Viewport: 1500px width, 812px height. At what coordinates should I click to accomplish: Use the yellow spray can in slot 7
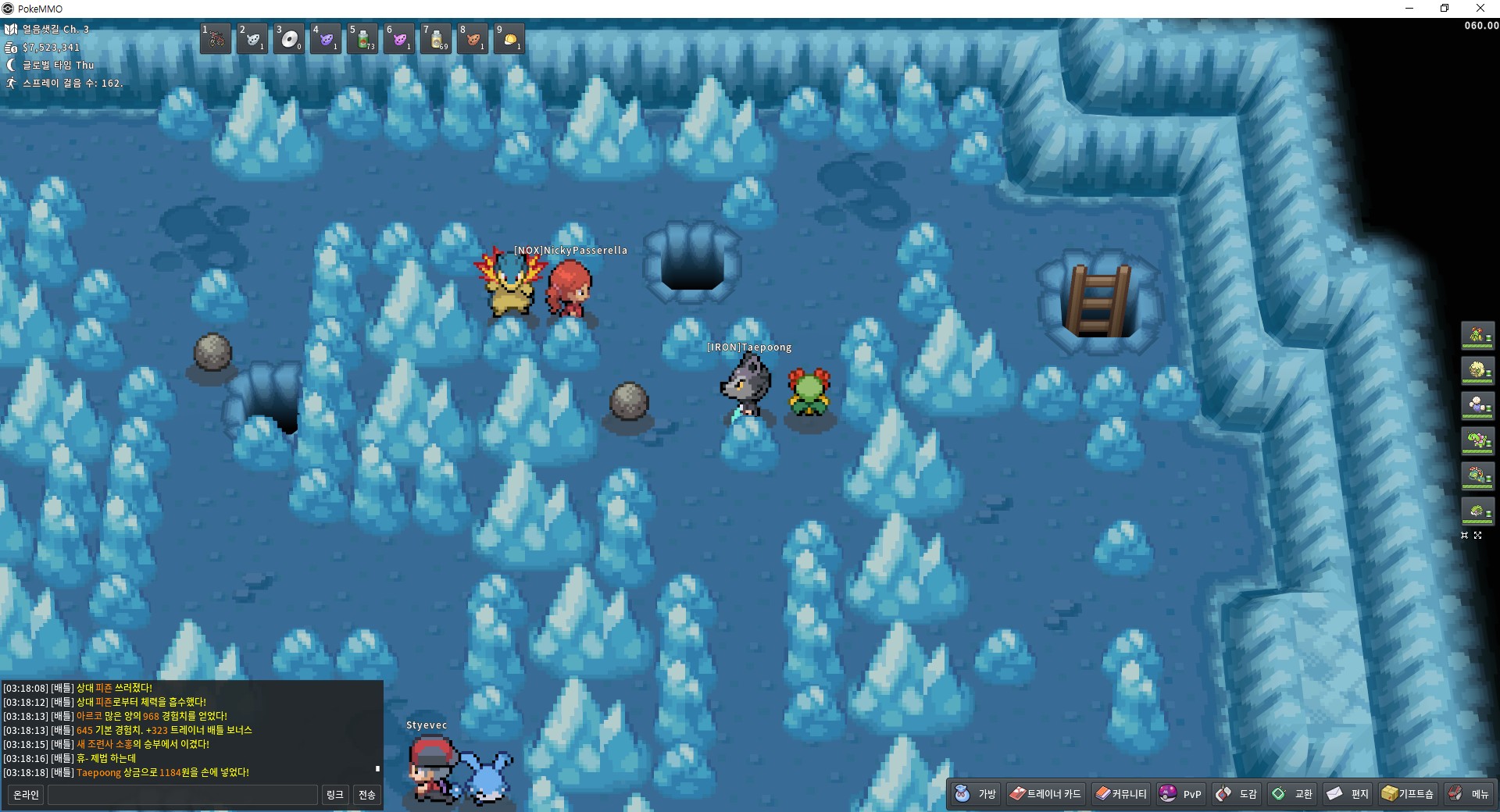(x=436, y=38)
